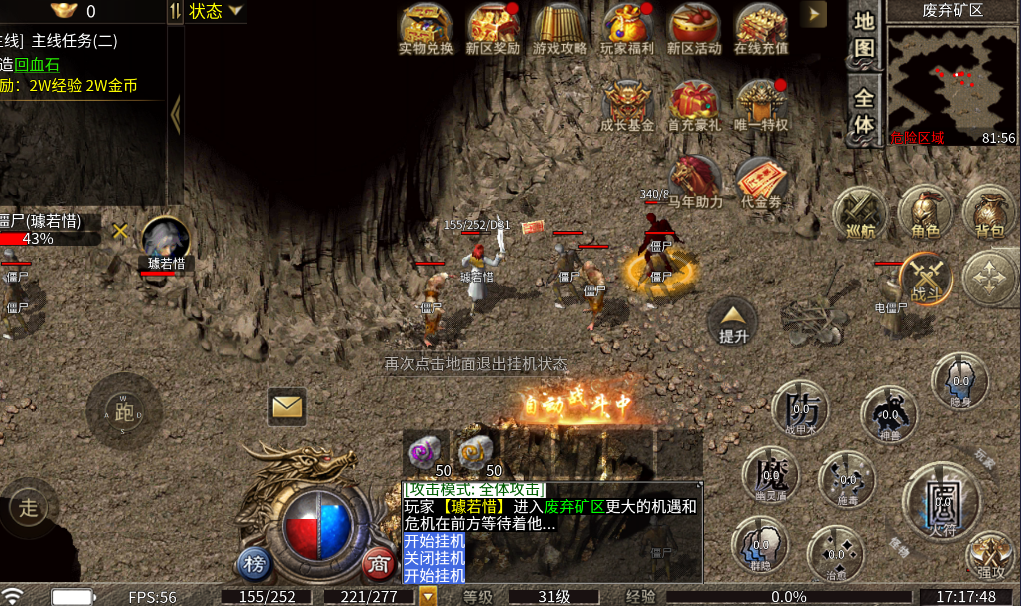1021x606 pixels.
Task: Open the 首充豪礼 gift box
Action: (x=694, y=104)
